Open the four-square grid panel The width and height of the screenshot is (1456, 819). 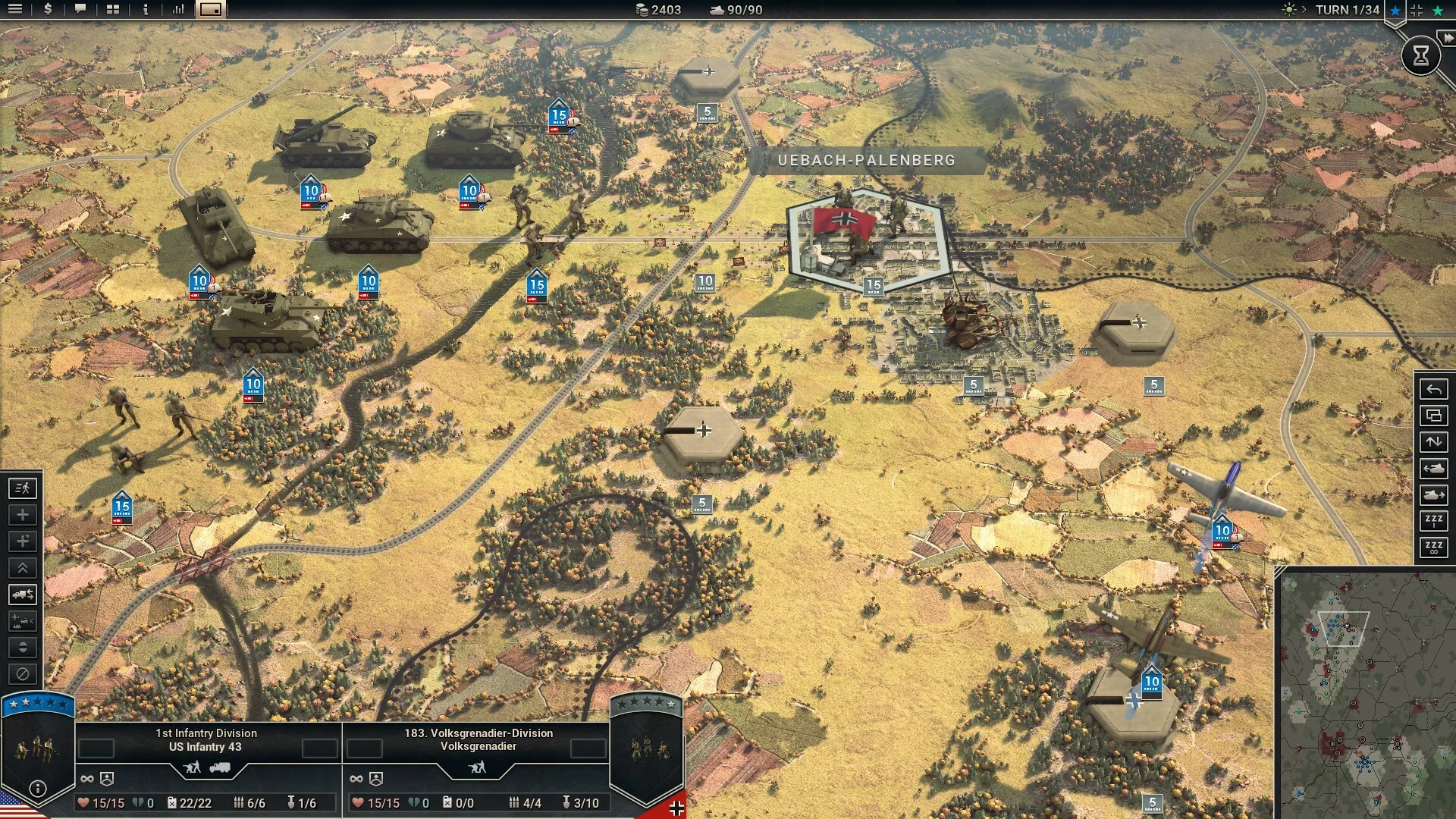tap(113, 9)
